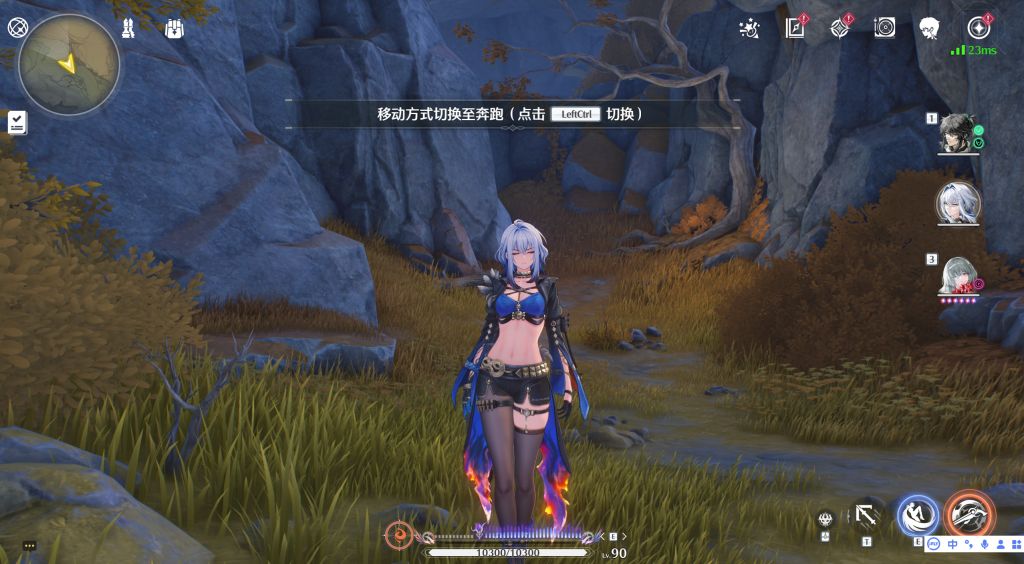Open the chat bubble icon
The height and width of the screenshot is (564, 1024).
click(x=29, y=546)
